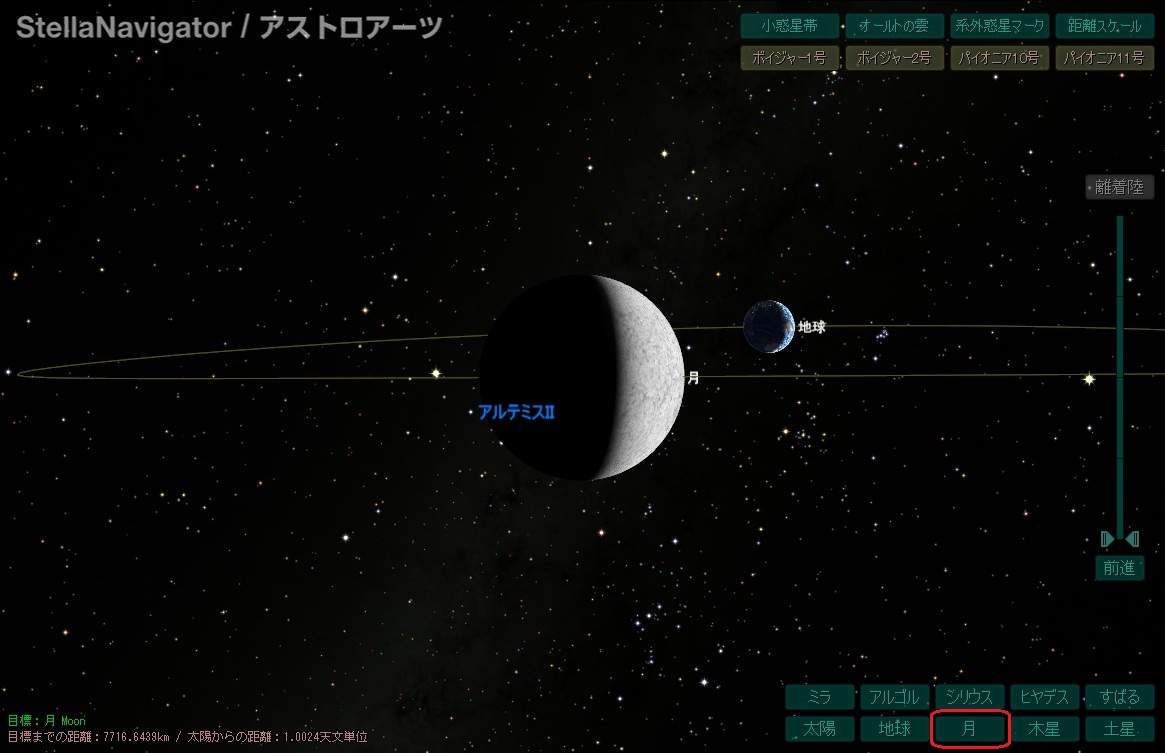Go to シリウス (Sirius)
The width and height of the screenshot is (1165, 753).
coord(969,697)
